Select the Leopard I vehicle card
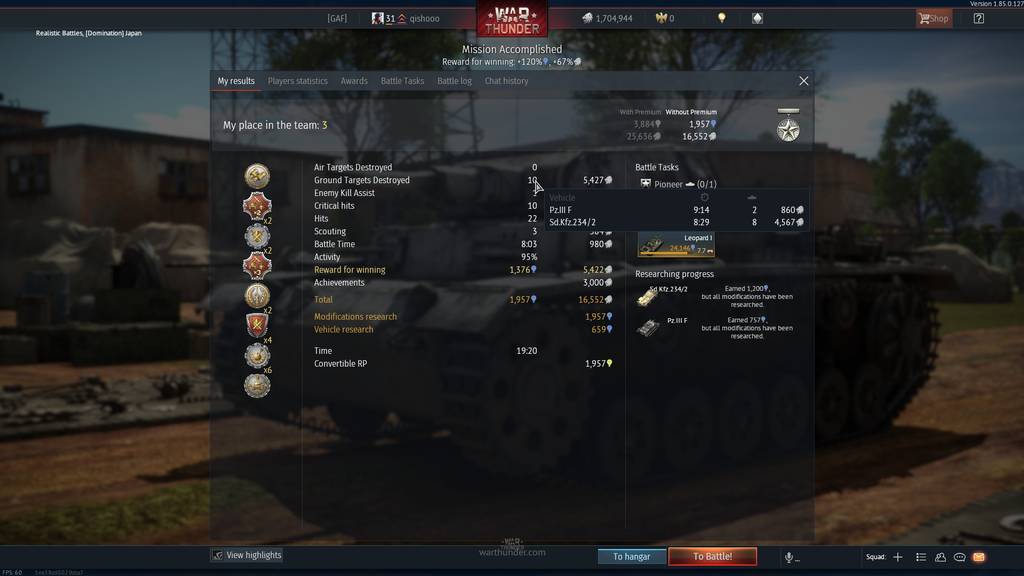This screenshot has width=1024, height=576. 676,245
